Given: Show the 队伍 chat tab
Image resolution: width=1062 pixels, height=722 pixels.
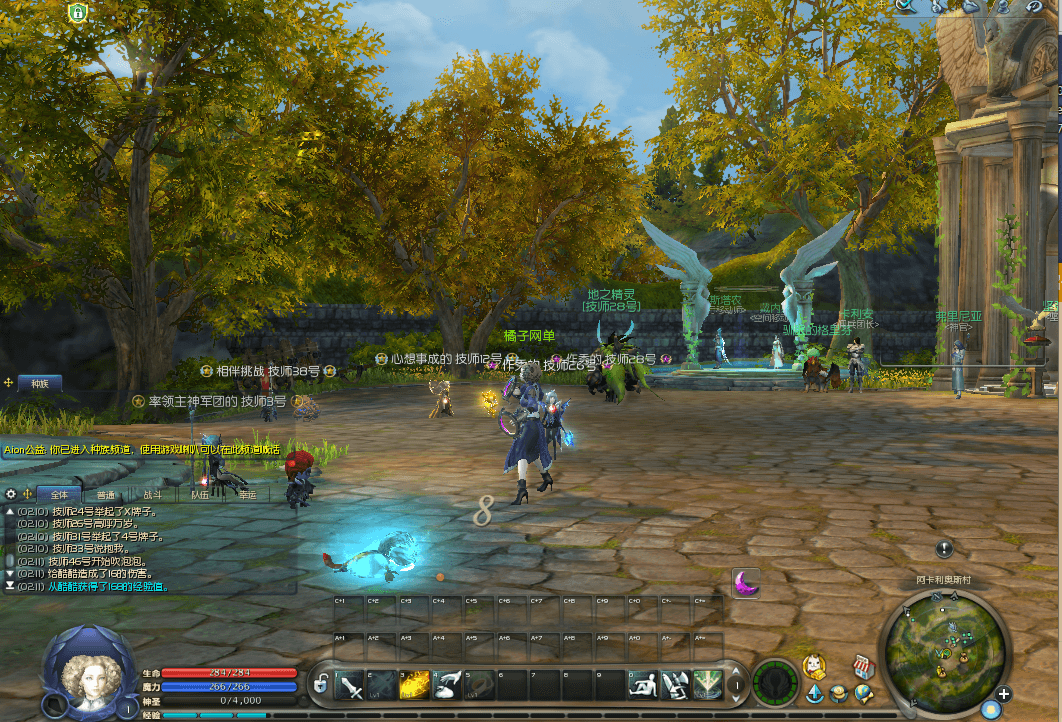Looking at the screenshot, I should 200,494.
